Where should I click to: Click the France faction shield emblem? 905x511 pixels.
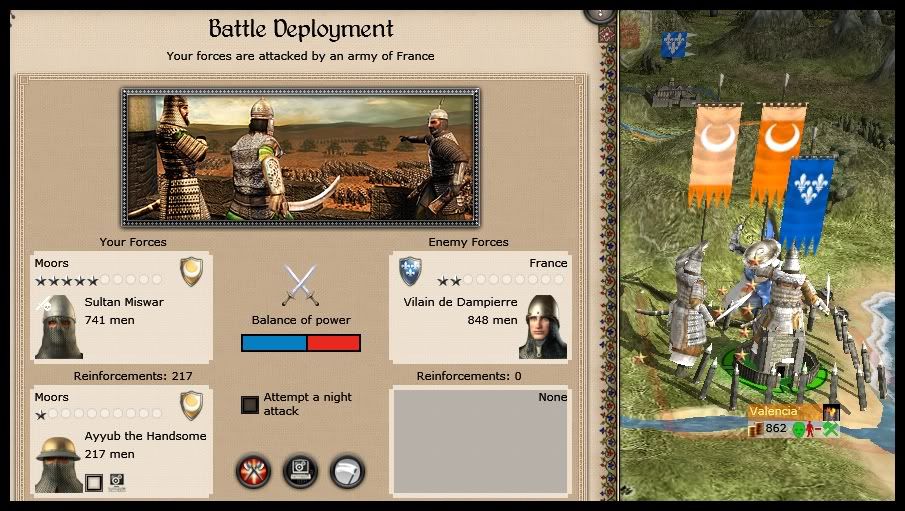point(410,271)
